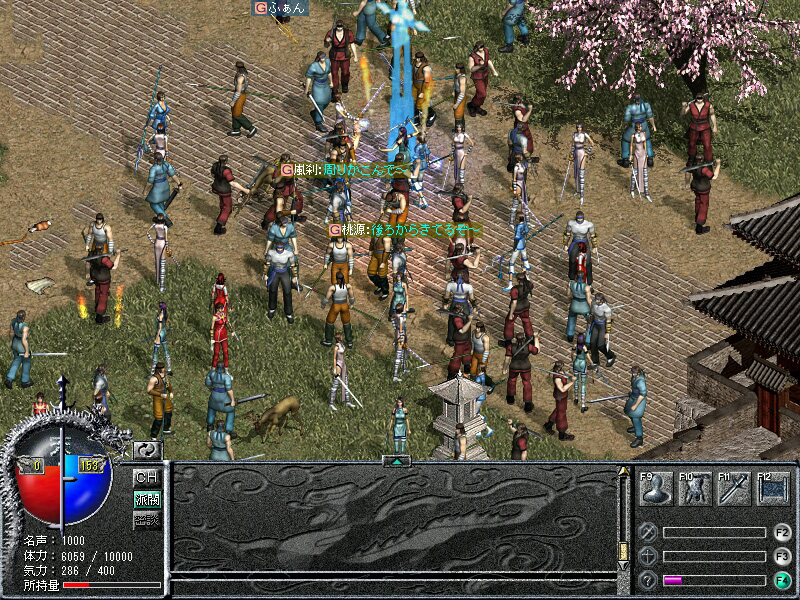The height and width of the screenshot is (600, 800).
Task: Open the F11 sword skills icon
Action: click(733, 489)
